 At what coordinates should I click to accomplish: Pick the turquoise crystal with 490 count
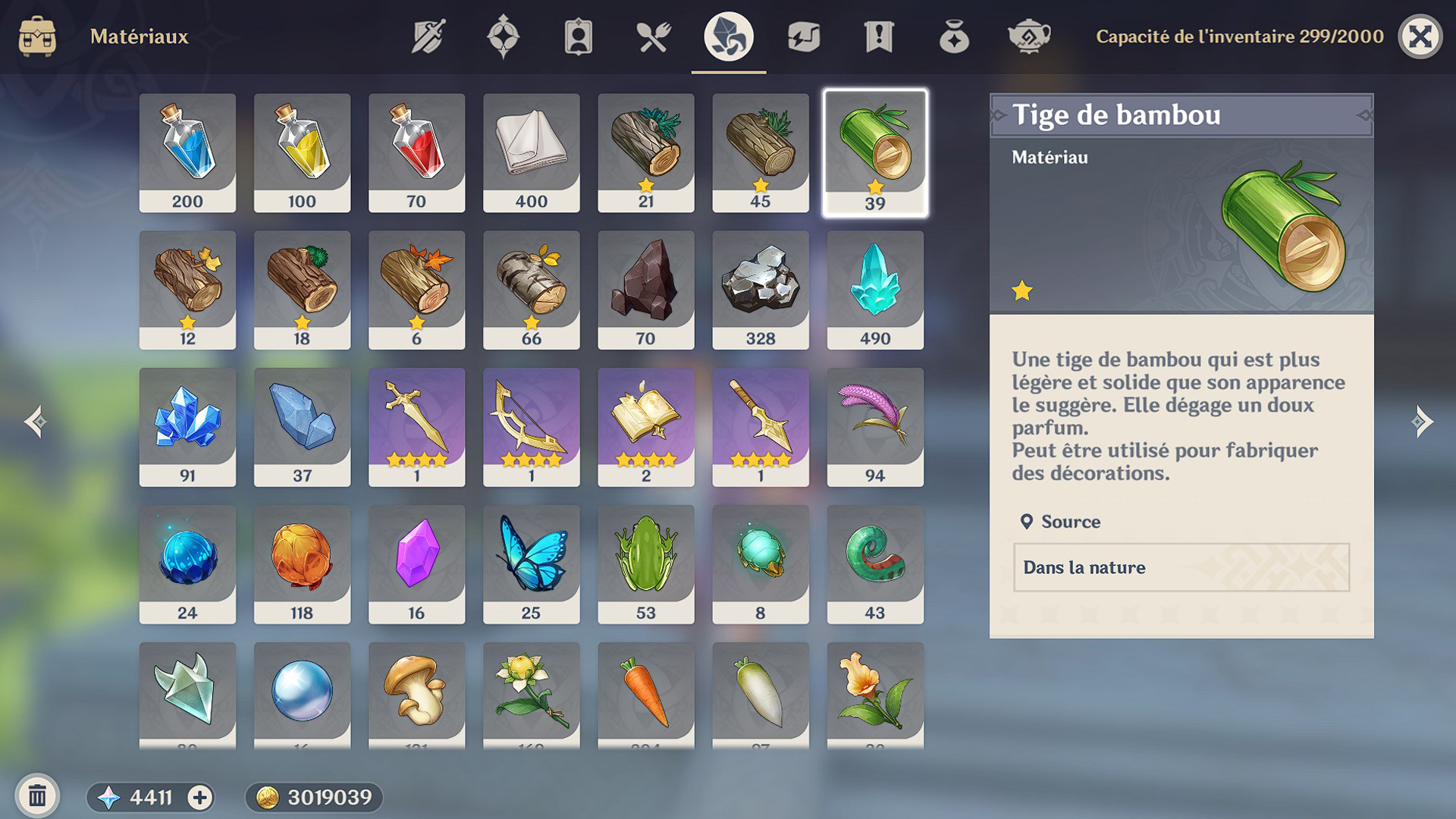pos(875,289)
